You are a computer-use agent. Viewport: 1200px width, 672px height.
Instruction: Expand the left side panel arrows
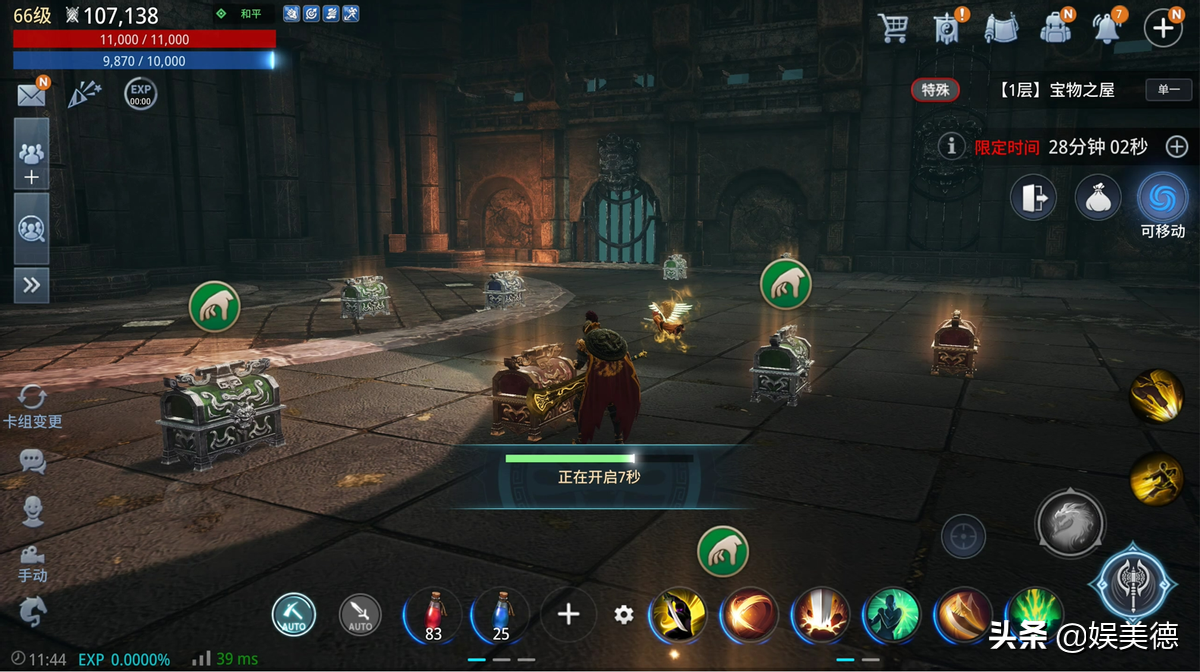[31, 285]
